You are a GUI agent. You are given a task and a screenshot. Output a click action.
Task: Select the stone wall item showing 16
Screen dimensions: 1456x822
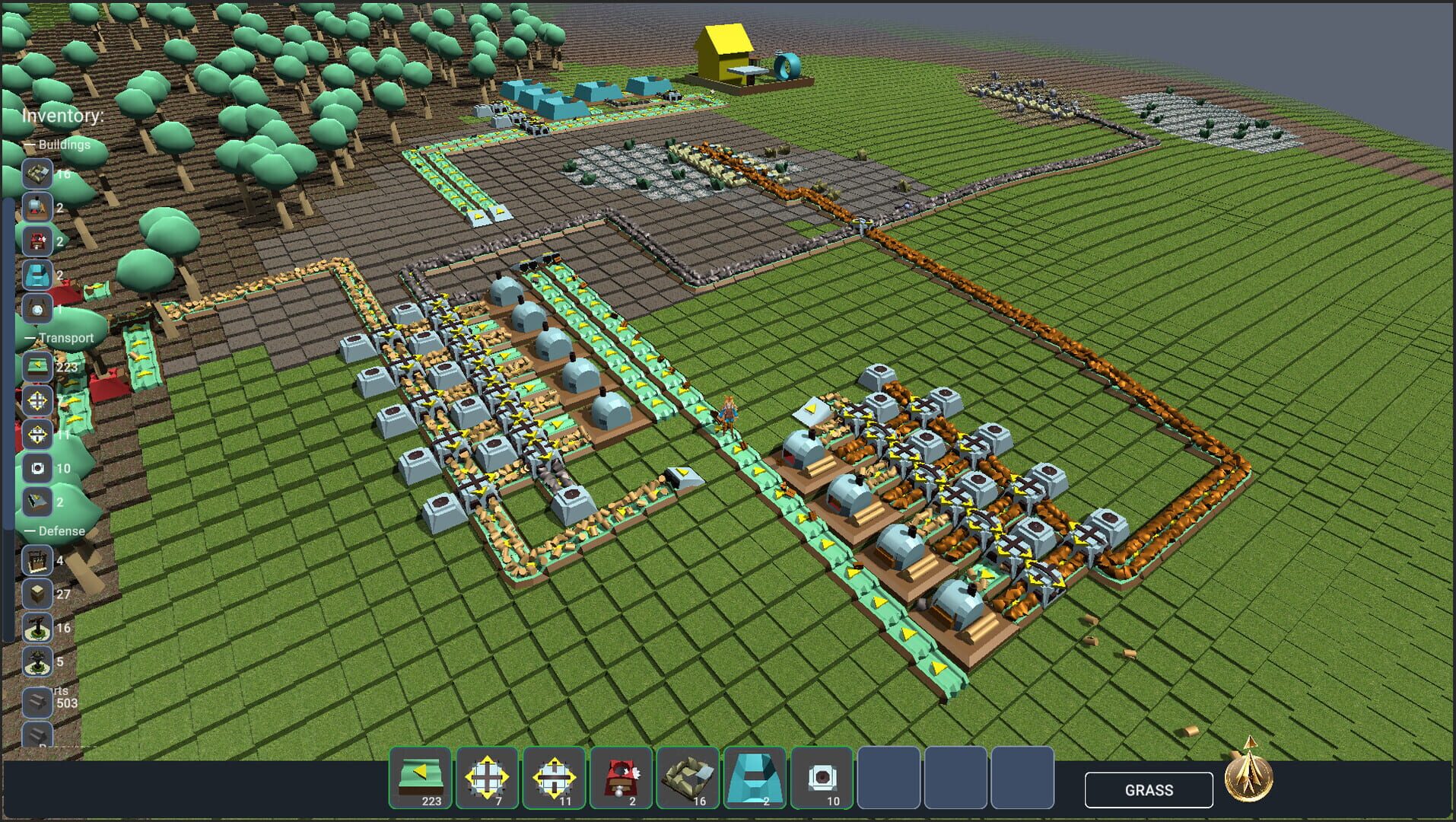[x=688, y=776]
